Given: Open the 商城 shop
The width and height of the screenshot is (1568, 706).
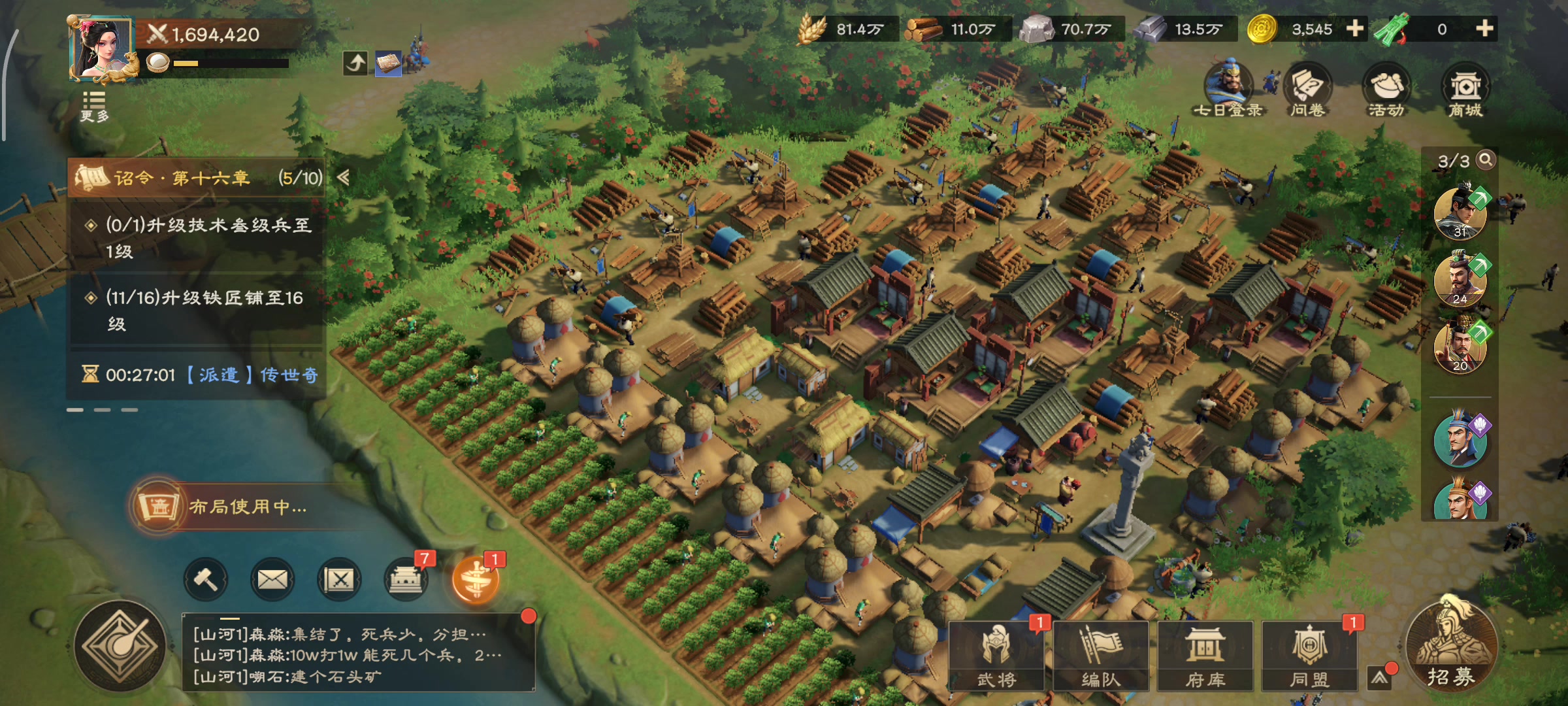Looking at the screenshot, I should [1465, 90].
